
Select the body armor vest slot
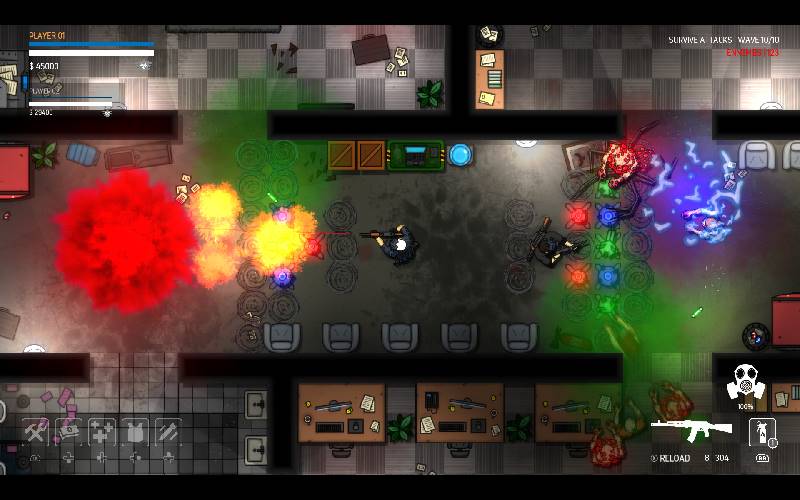point(135,431)
